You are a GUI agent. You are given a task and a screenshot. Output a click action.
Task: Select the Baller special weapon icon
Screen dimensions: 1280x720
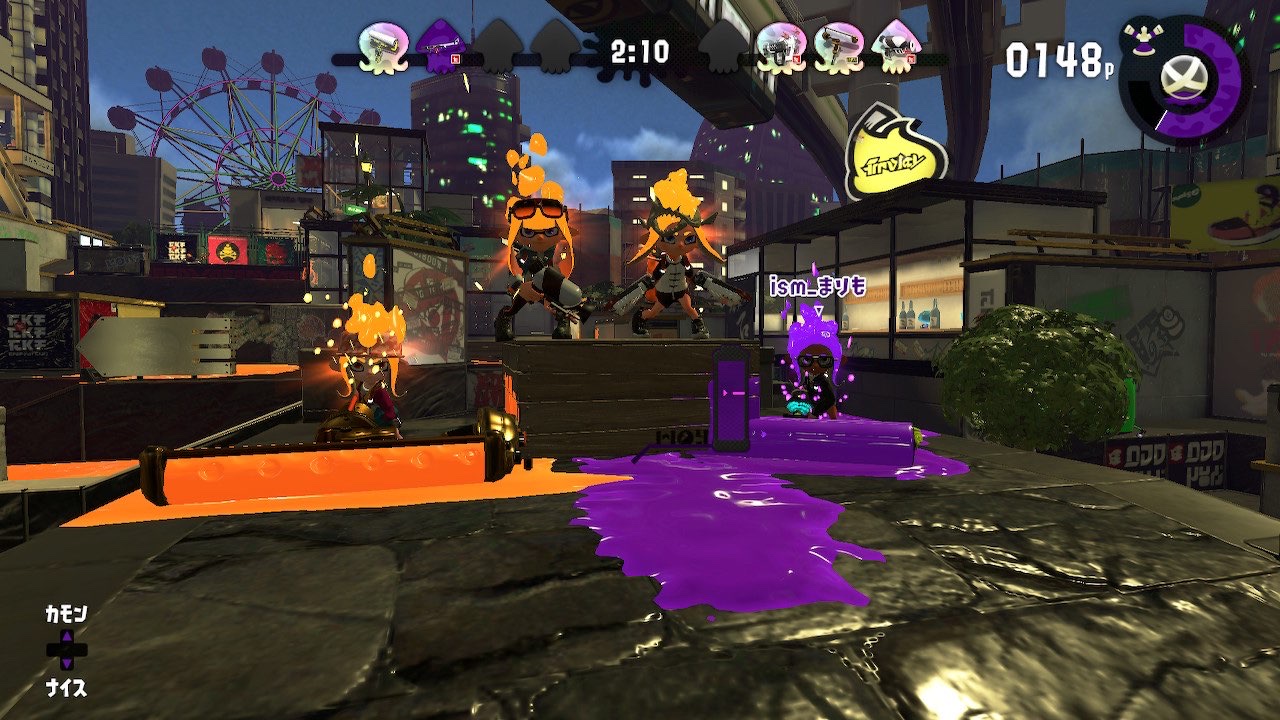tap(1182, 78)
